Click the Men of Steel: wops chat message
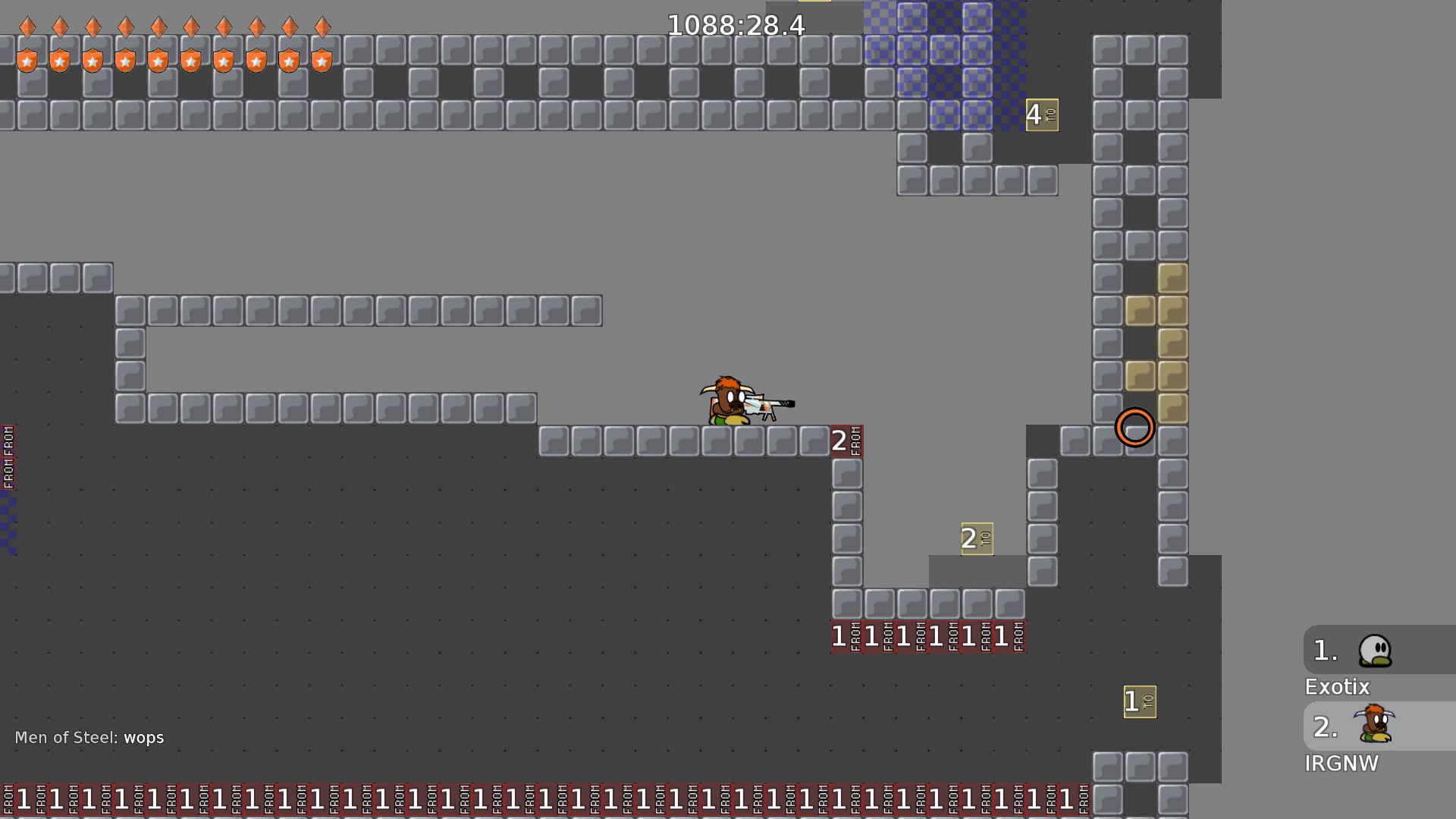 click(x=89, y=737)
